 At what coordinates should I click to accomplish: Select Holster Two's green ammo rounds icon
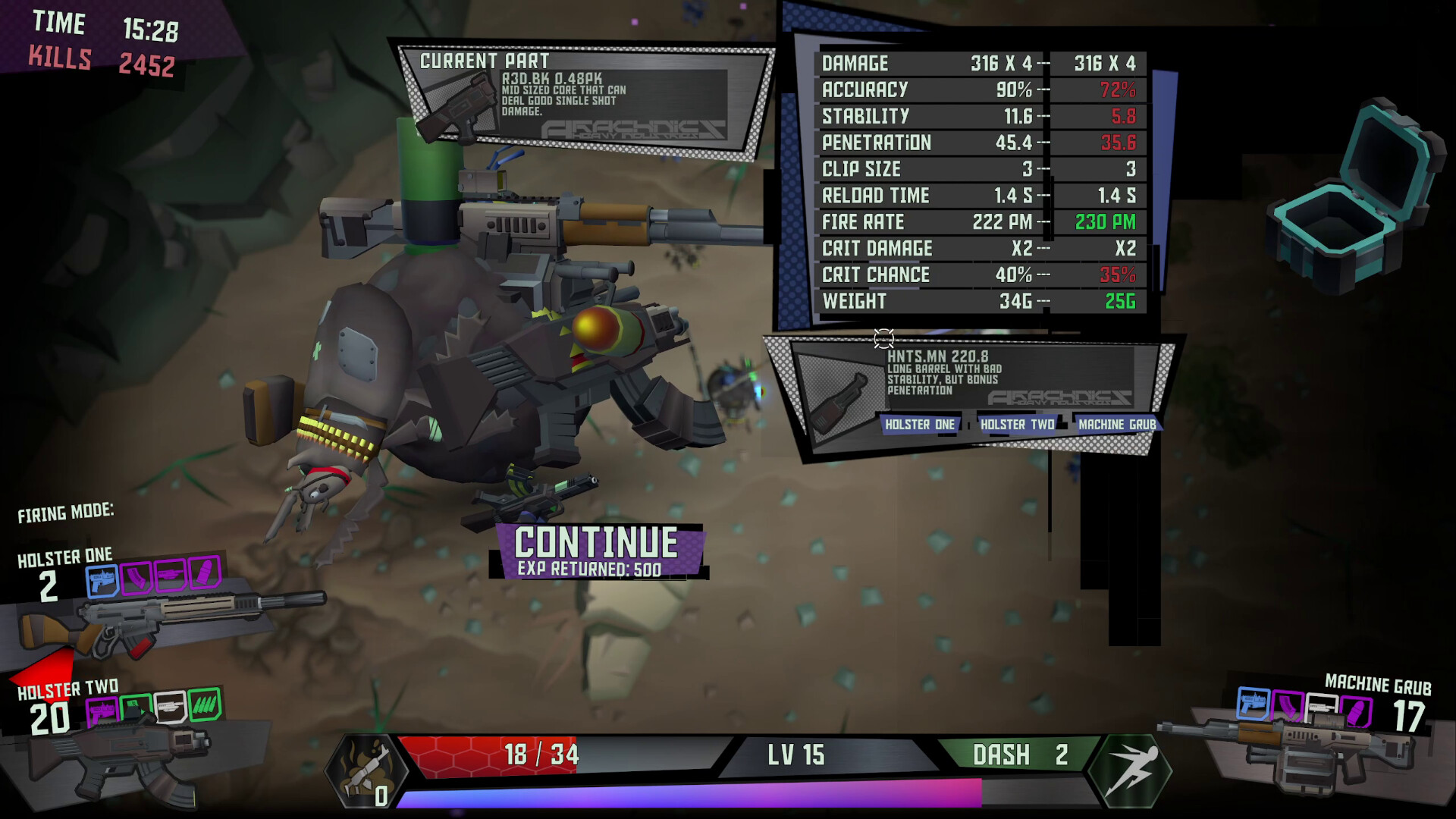(204, 705)
